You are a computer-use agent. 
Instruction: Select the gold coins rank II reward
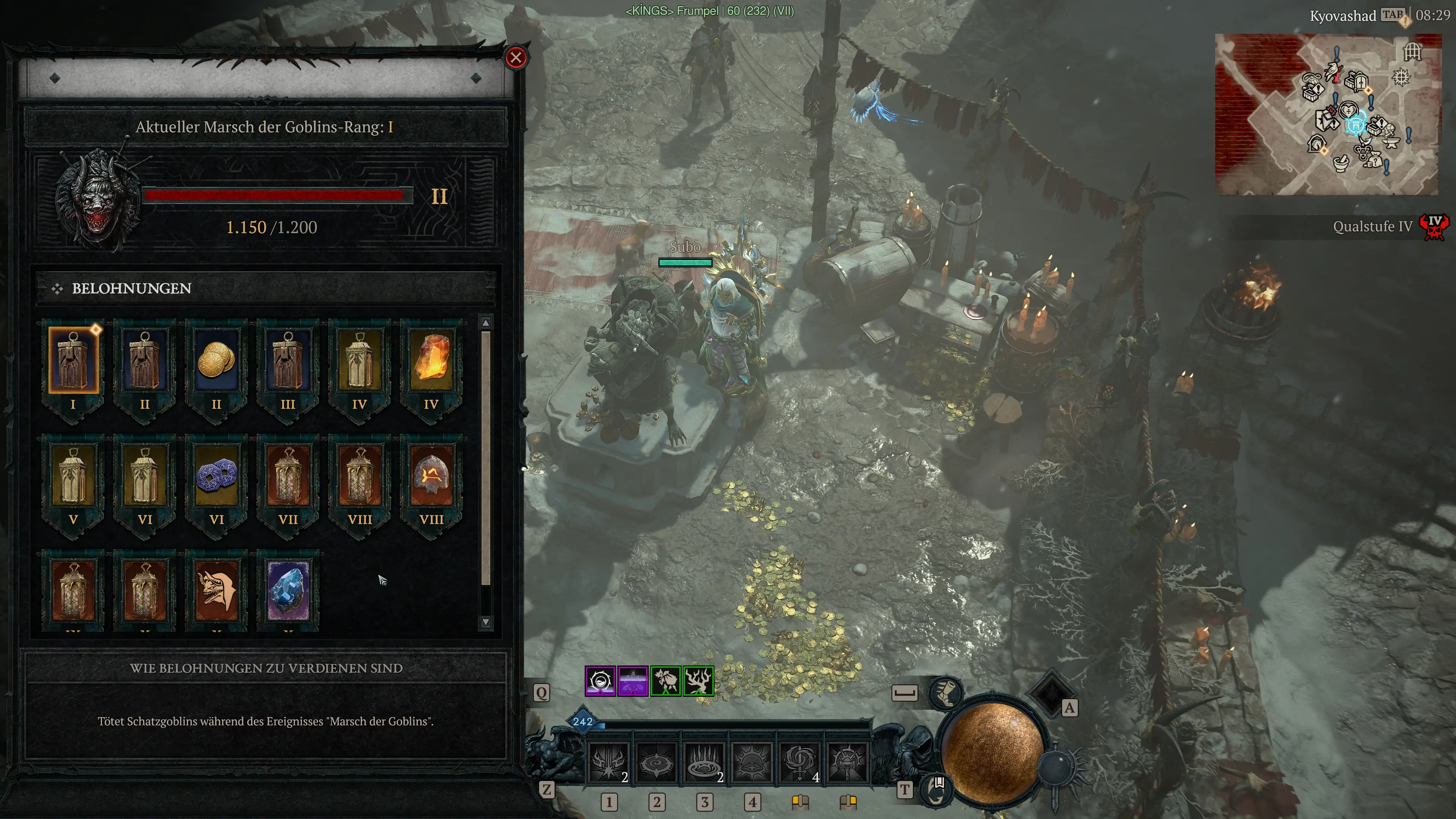point(216,360)
